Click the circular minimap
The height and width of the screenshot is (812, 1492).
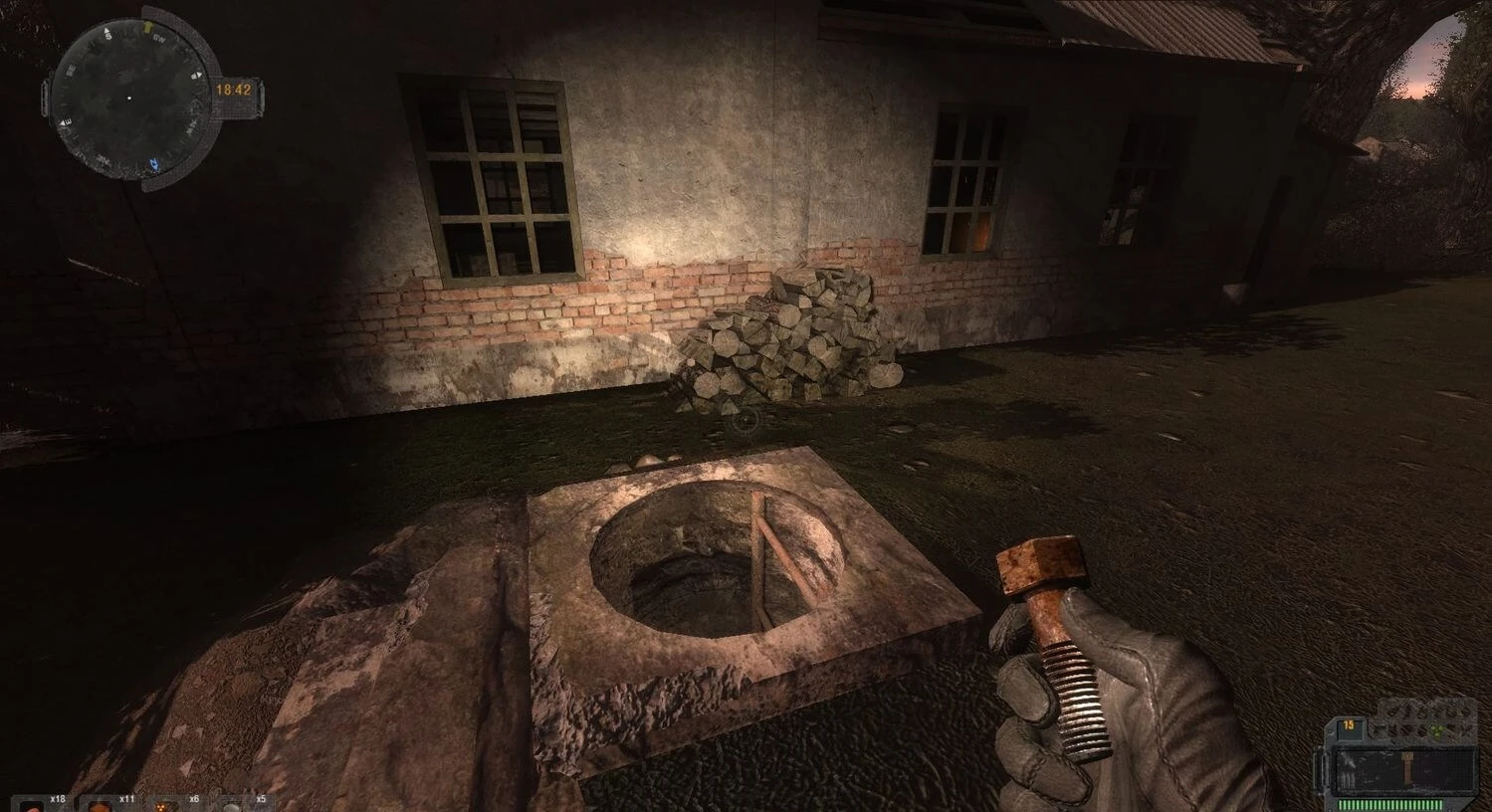(128, 98)
